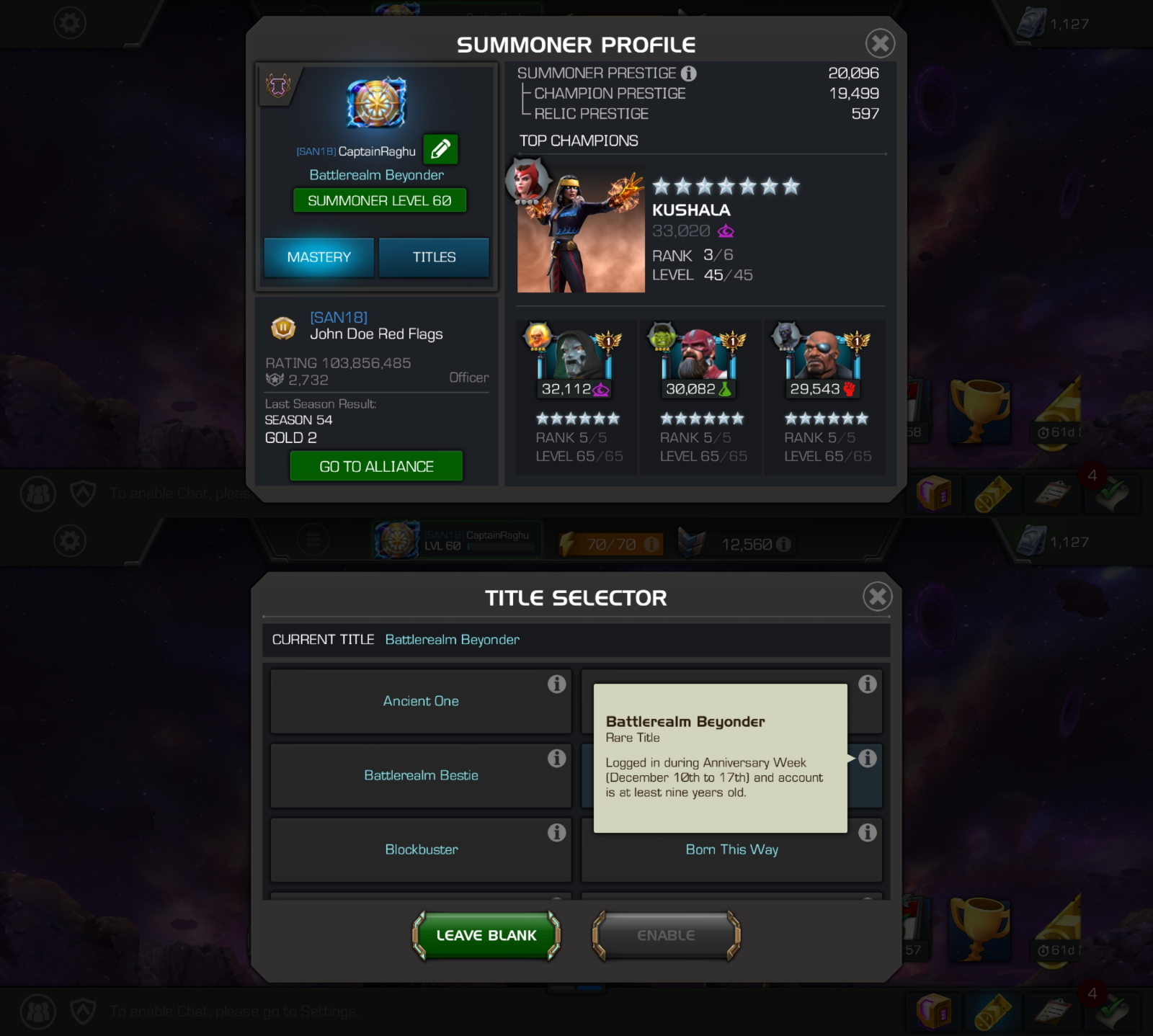
Task: Go to Alliance page
Action: pos(376,466)
